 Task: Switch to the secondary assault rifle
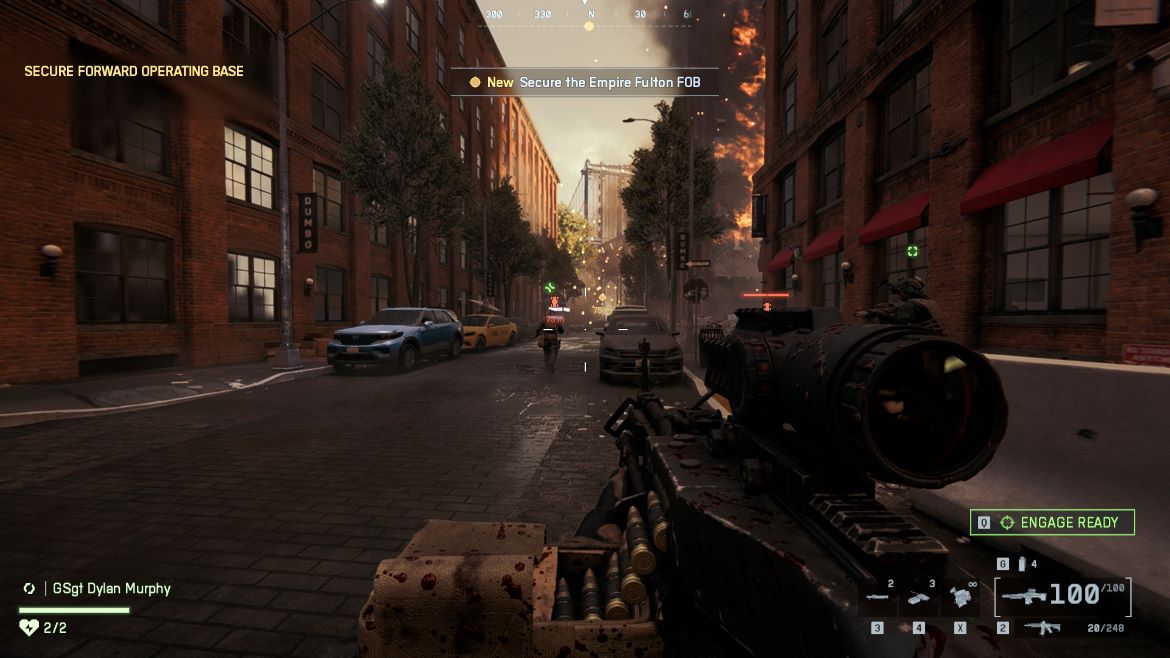[x=1043, y=628]
